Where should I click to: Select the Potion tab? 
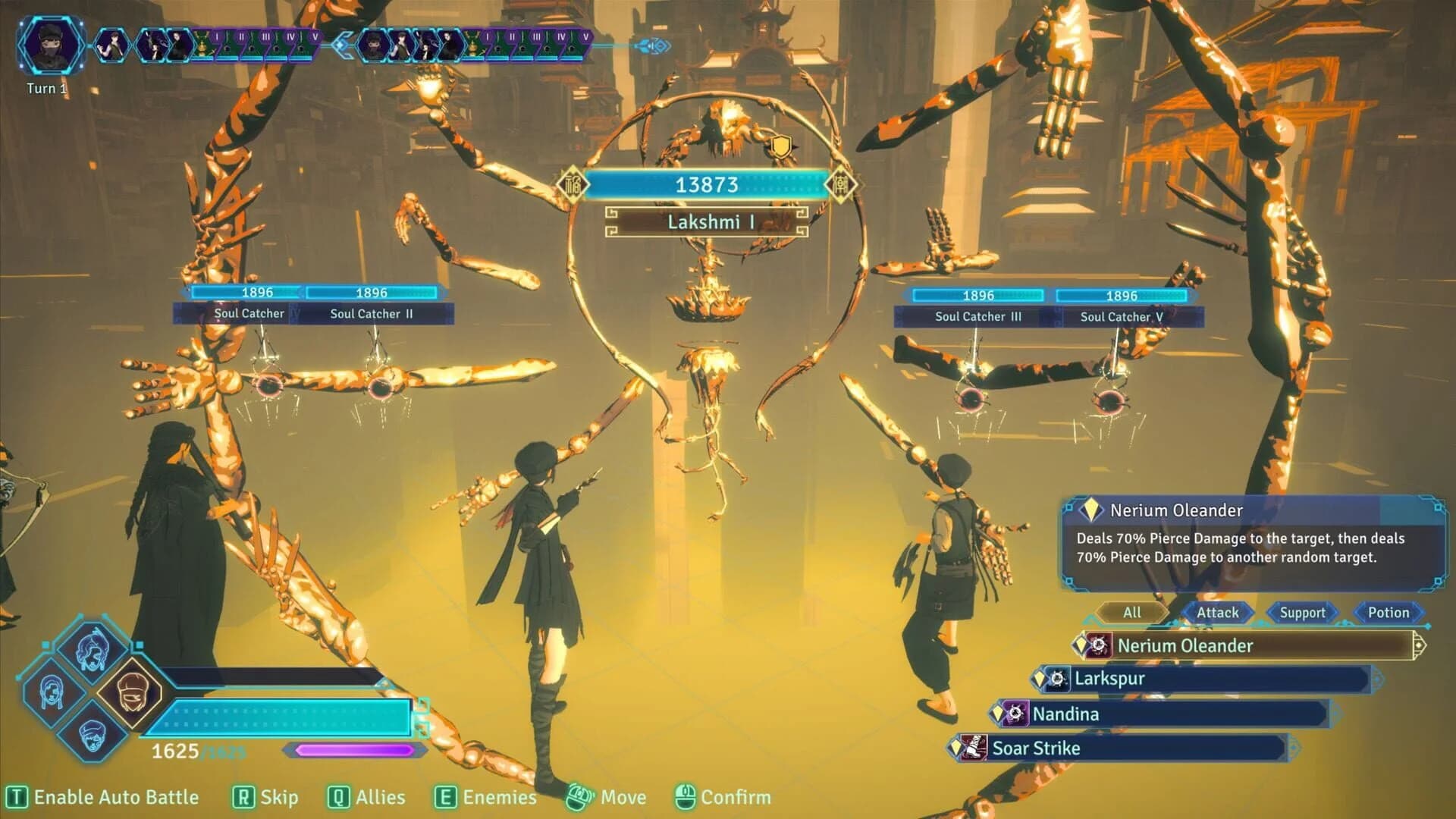tap(1389, 613)
